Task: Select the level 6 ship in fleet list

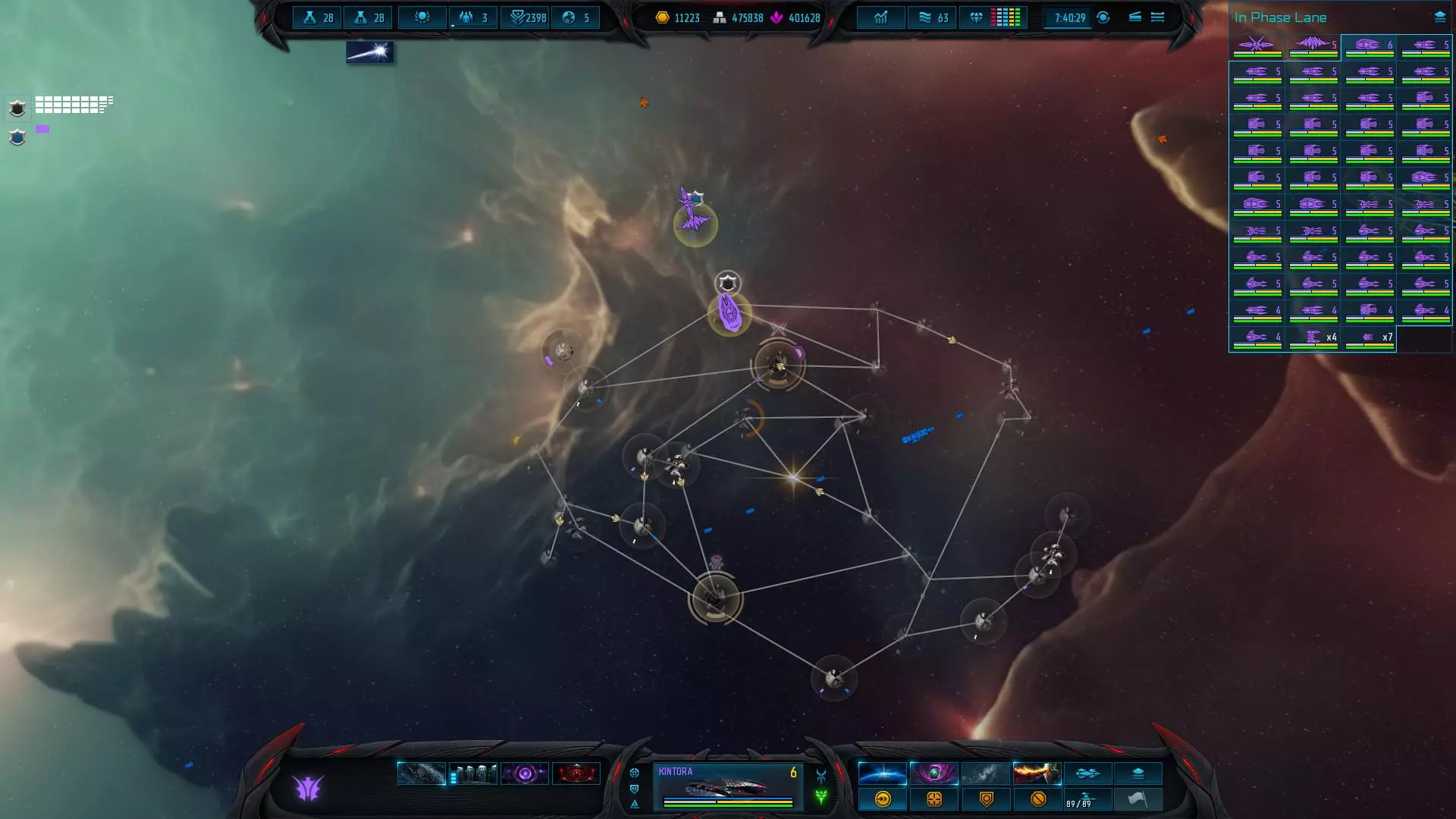Action: [x=1369, y=46]
